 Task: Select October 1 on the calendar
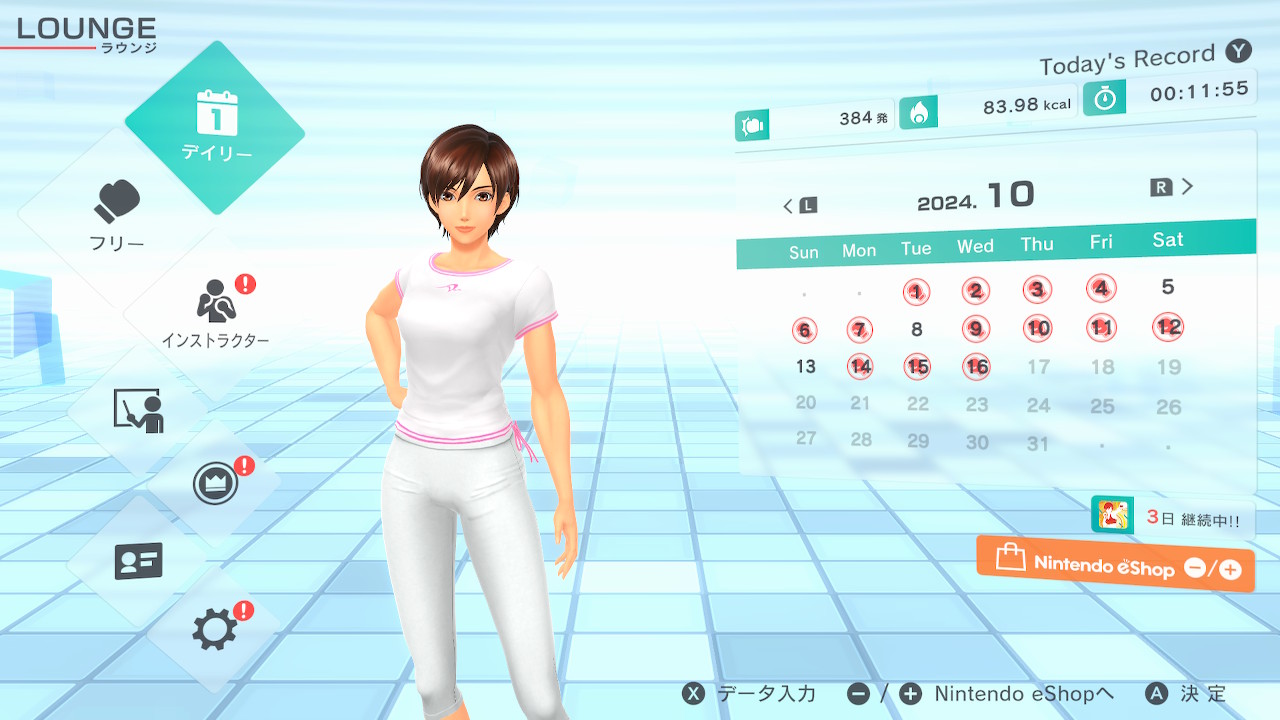pyautogui.click(x=916, y=292)
